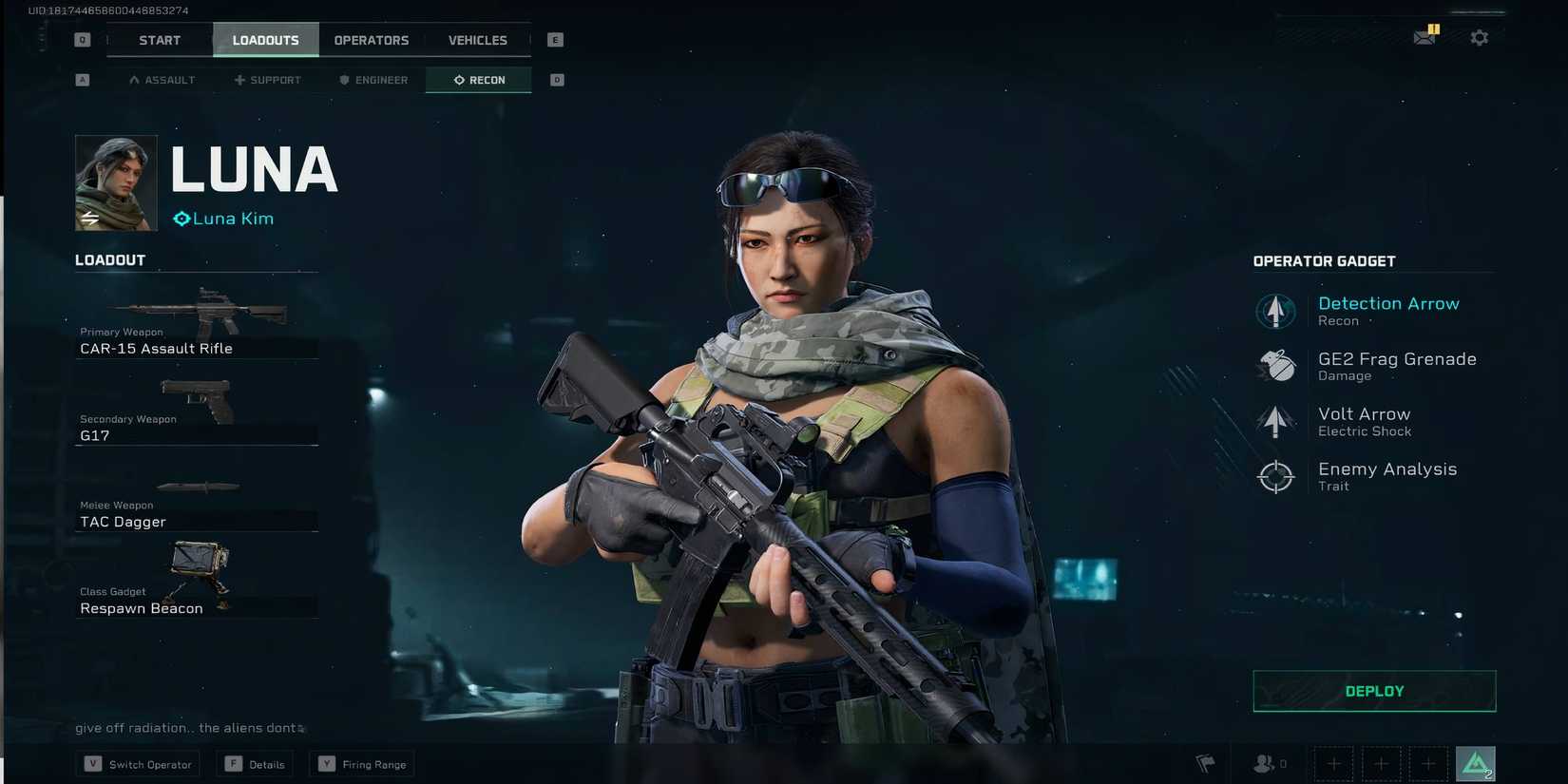The height and width of the screenshot is (784, 1568).
Task: Click an empty squad invite slot
Action: pyautogui.click(x=1333, y=763)
